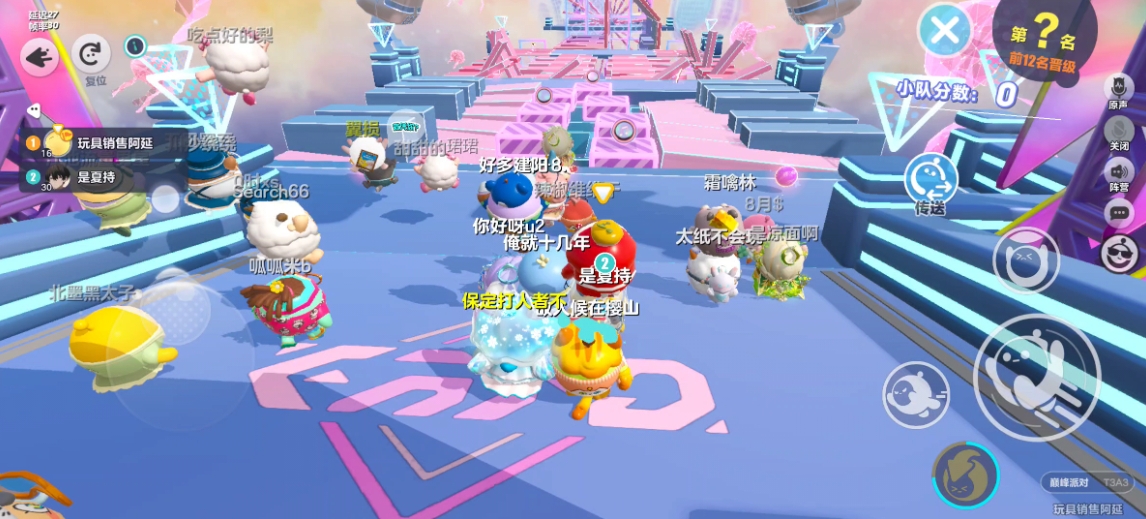Viewport: 1146px width, 519px height.
Task: Open the chat bubble icon
Action: (1119, 212)
